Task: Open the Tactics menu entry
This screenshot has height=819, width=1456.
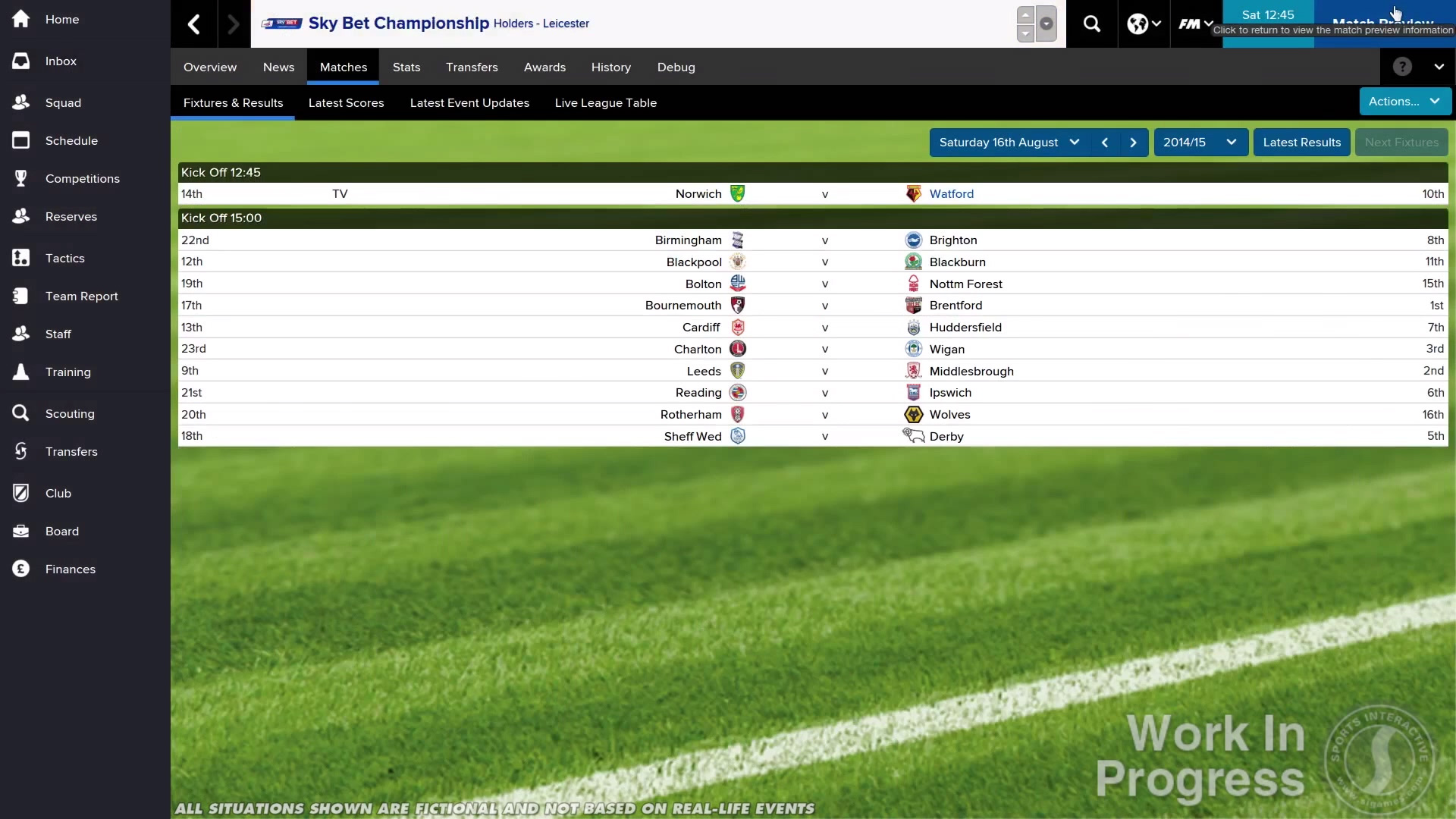Action: click(x=64, y=259)
